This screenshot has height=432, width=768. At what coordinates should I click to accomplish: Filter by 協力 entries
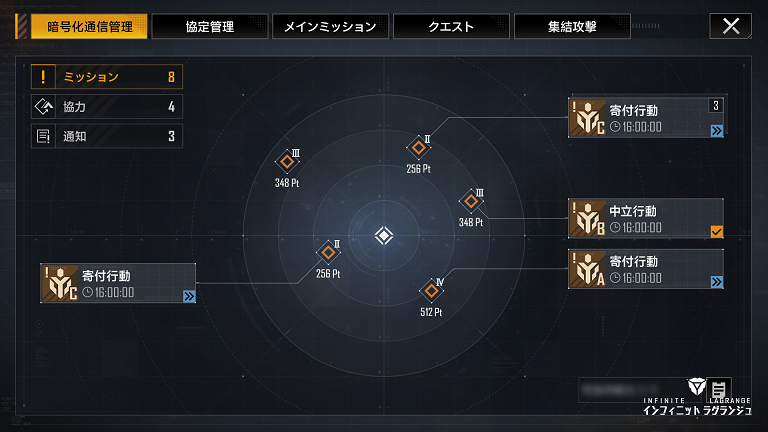click(x=107, y=107)
